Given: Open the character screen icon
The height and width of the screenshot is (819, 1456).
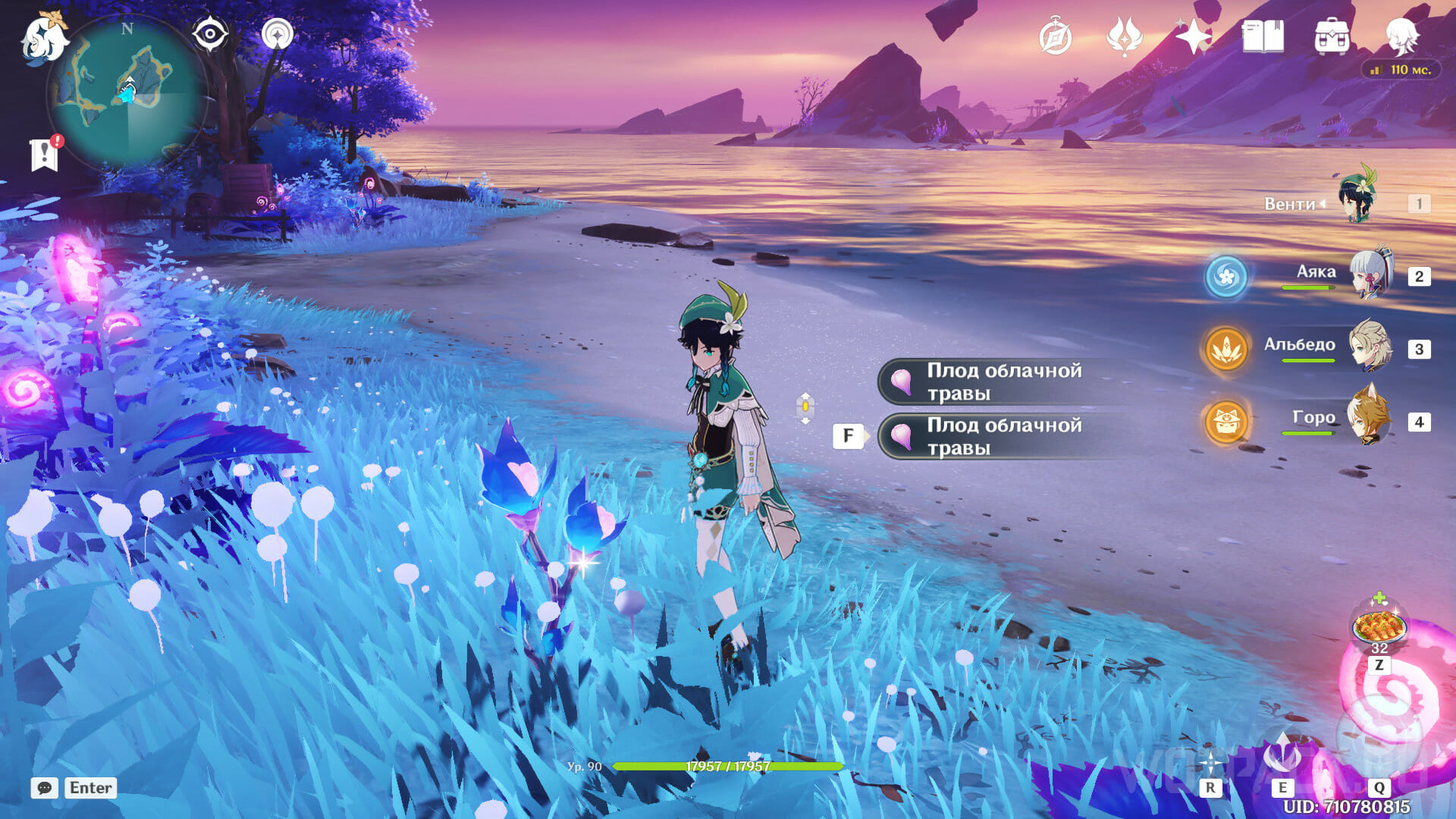Looking at the screenshot, I should coord(1401,36).
